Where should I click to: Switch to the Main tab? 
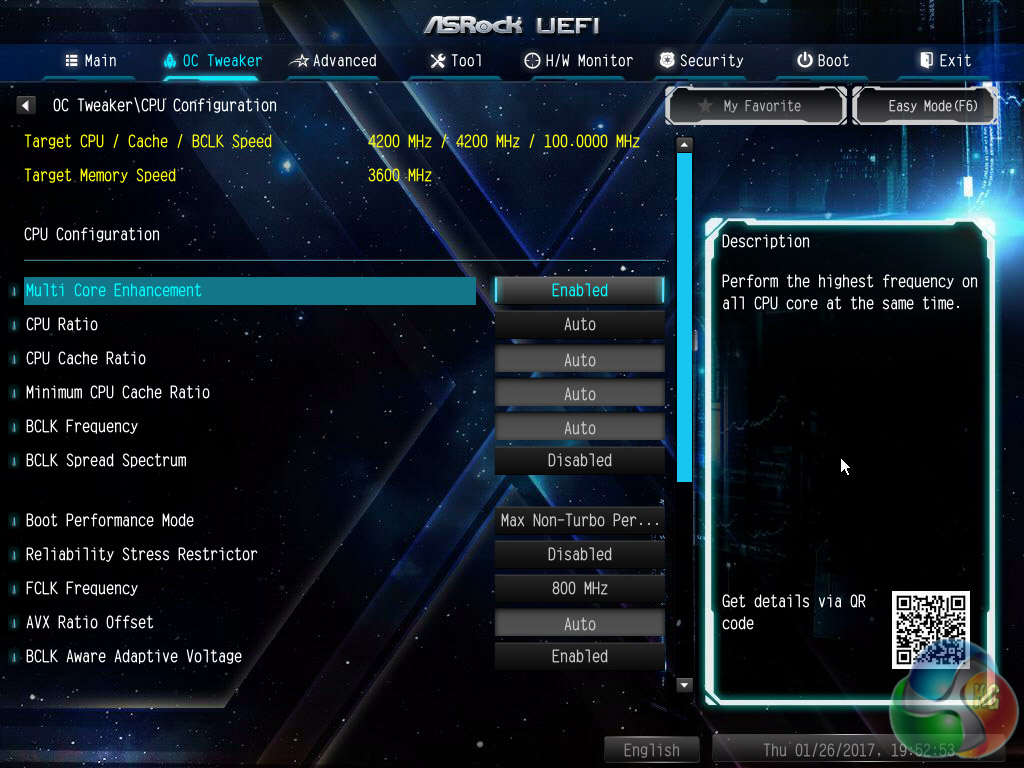point(91,61)
